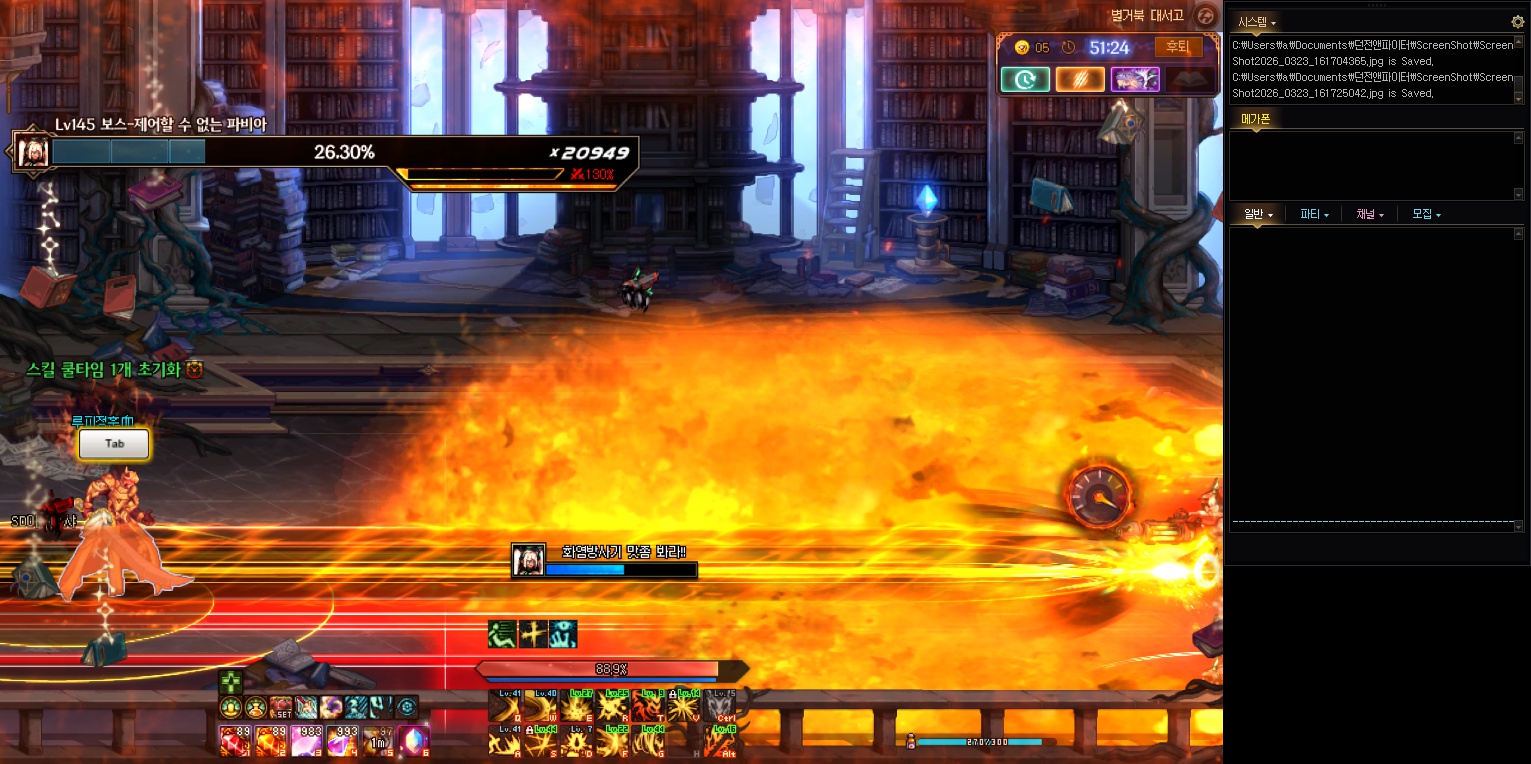Open the SET equipment icon
The height and width of the screenshot is (764, 1531).
tap(281, 708)
